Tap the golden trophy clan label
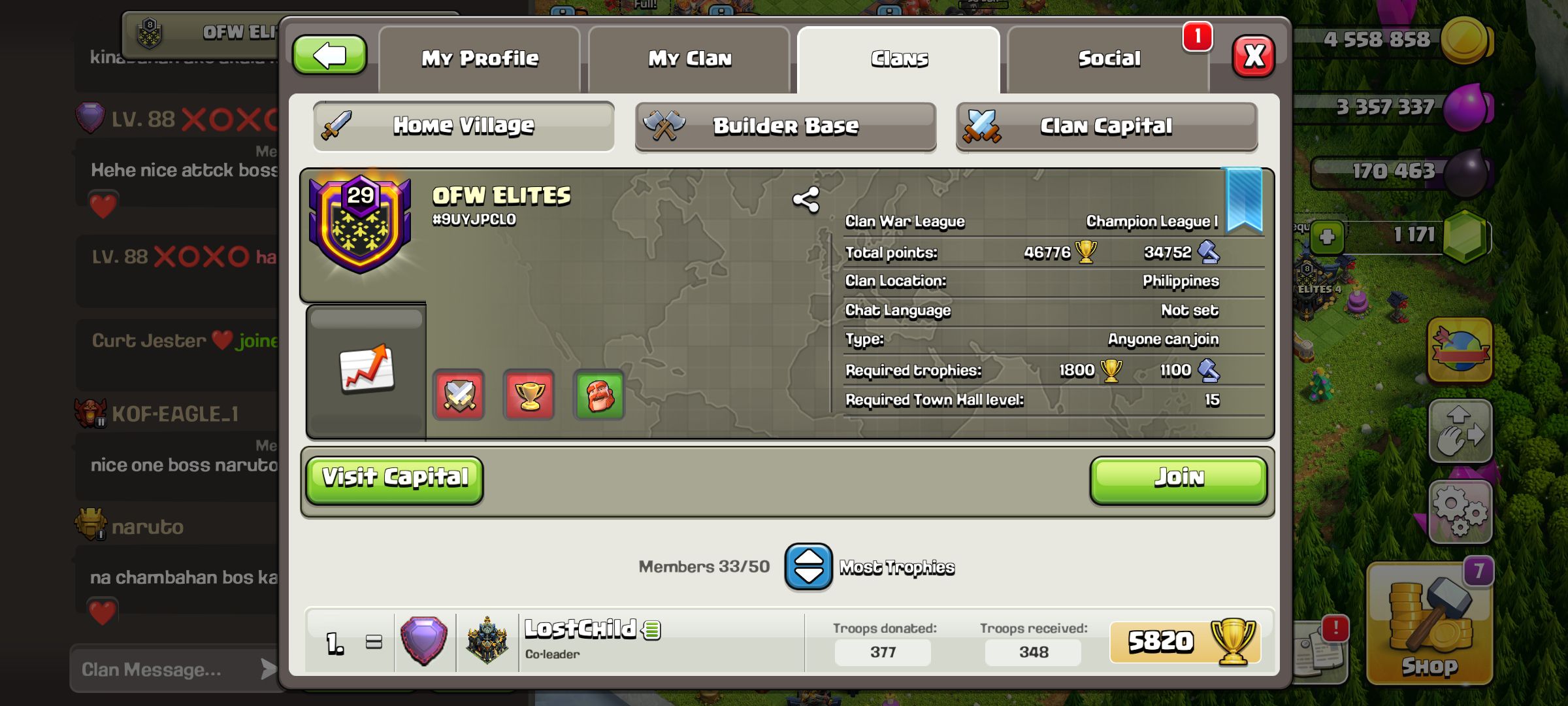This screenshot has width=1568, height=706. click(529, 395)
